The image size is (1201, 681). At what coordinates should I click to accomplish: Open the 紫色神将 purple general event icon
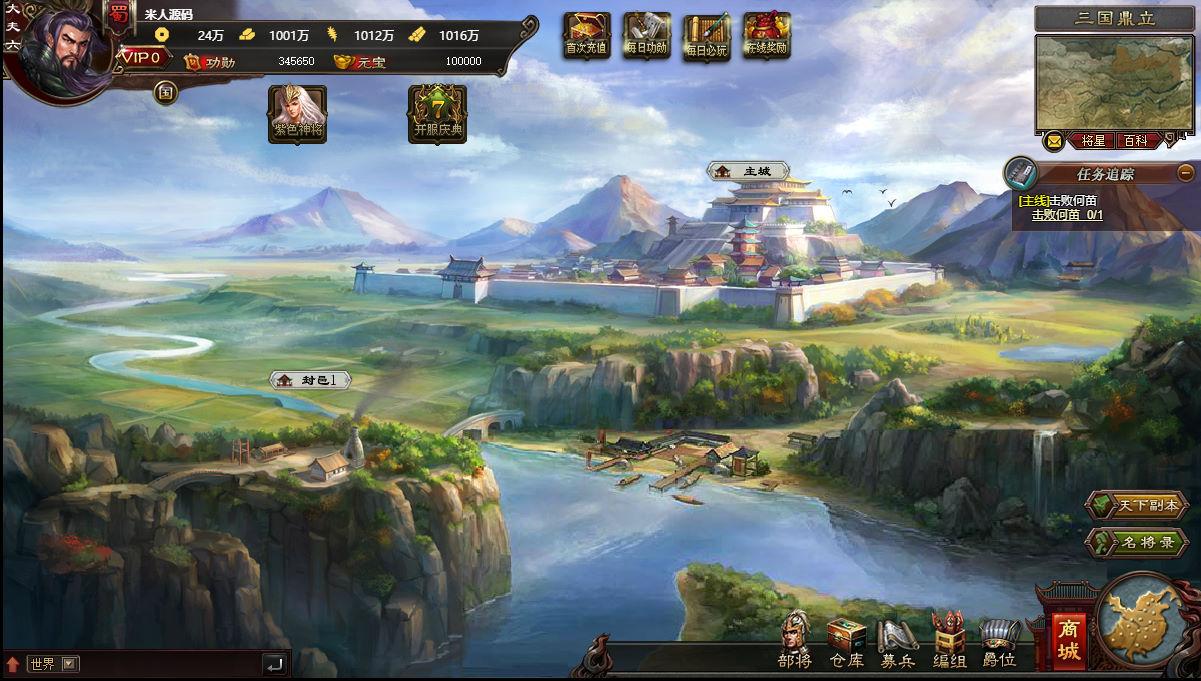pos(298,113)
